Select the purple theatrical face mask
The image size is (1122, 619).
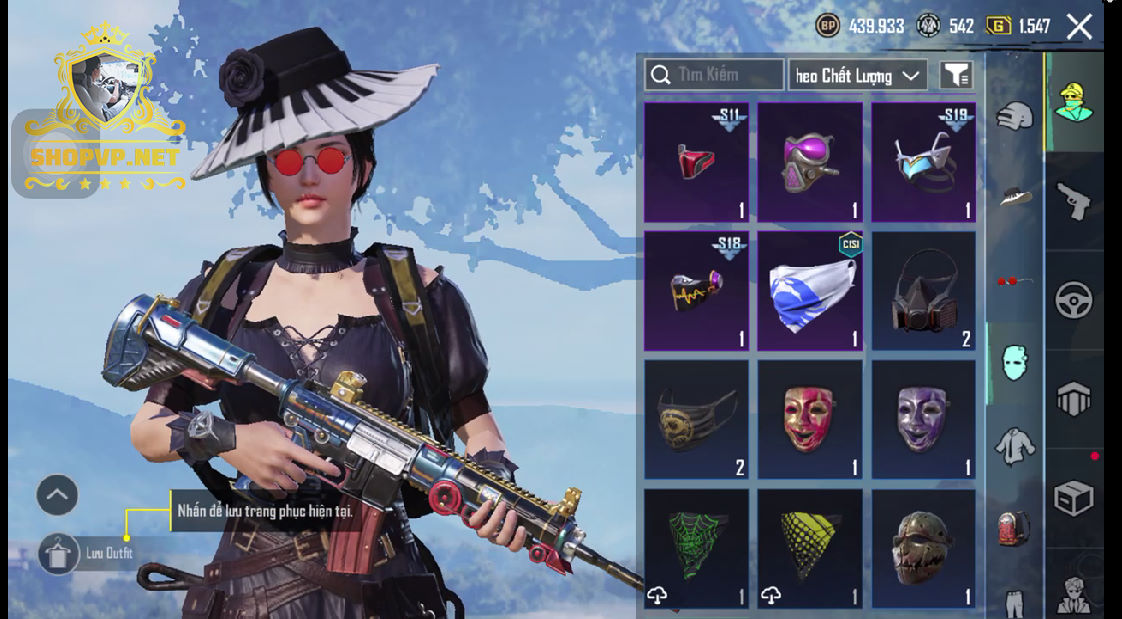[x=923, y=419]
